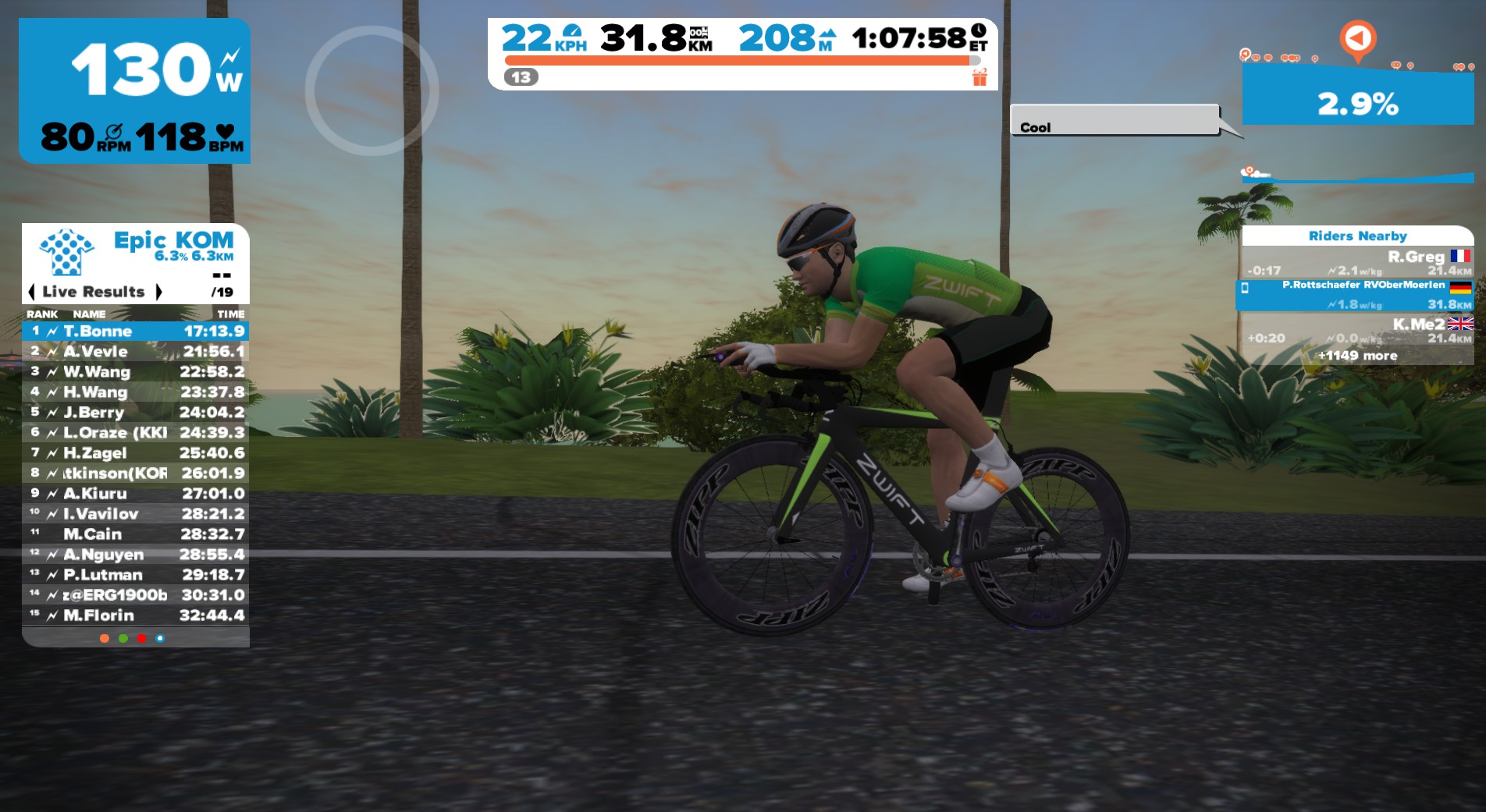Click the green leaderboard page dot
1486x812 pixels.
point(123,638)
